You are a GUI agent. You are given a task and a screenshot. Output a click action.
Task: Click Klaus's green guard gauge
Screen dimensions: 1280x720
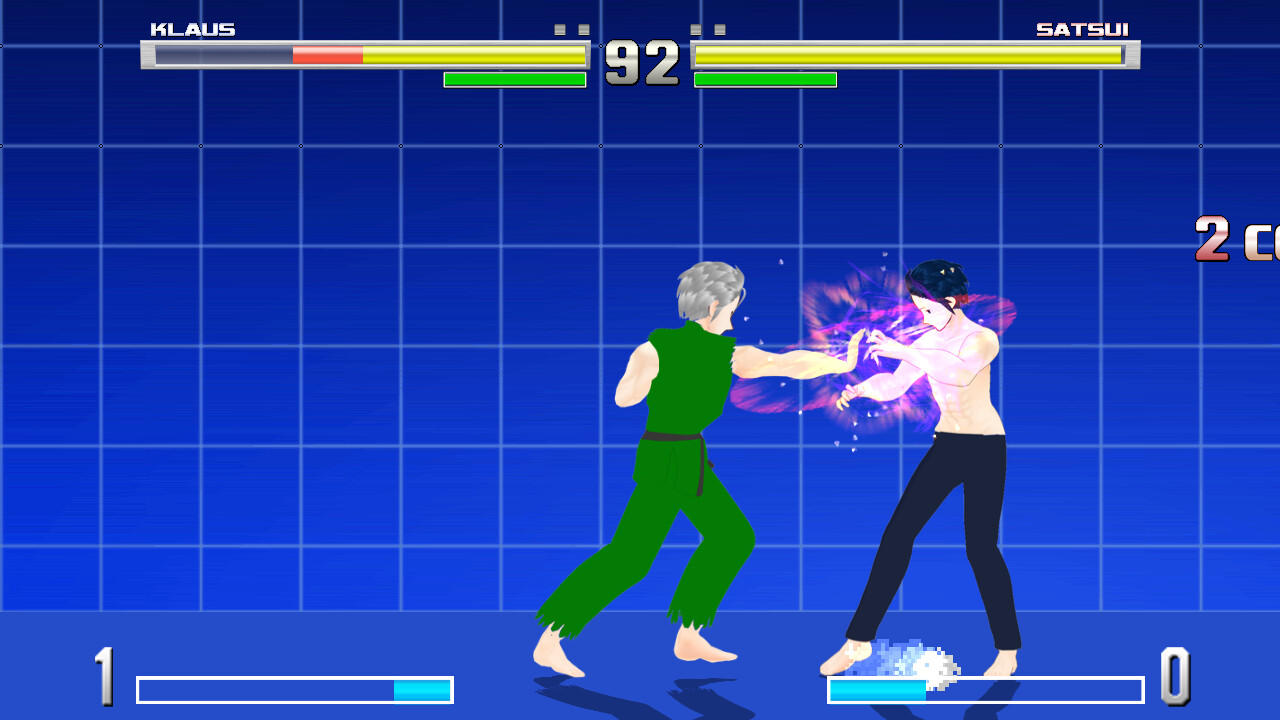tap(514, 77)
